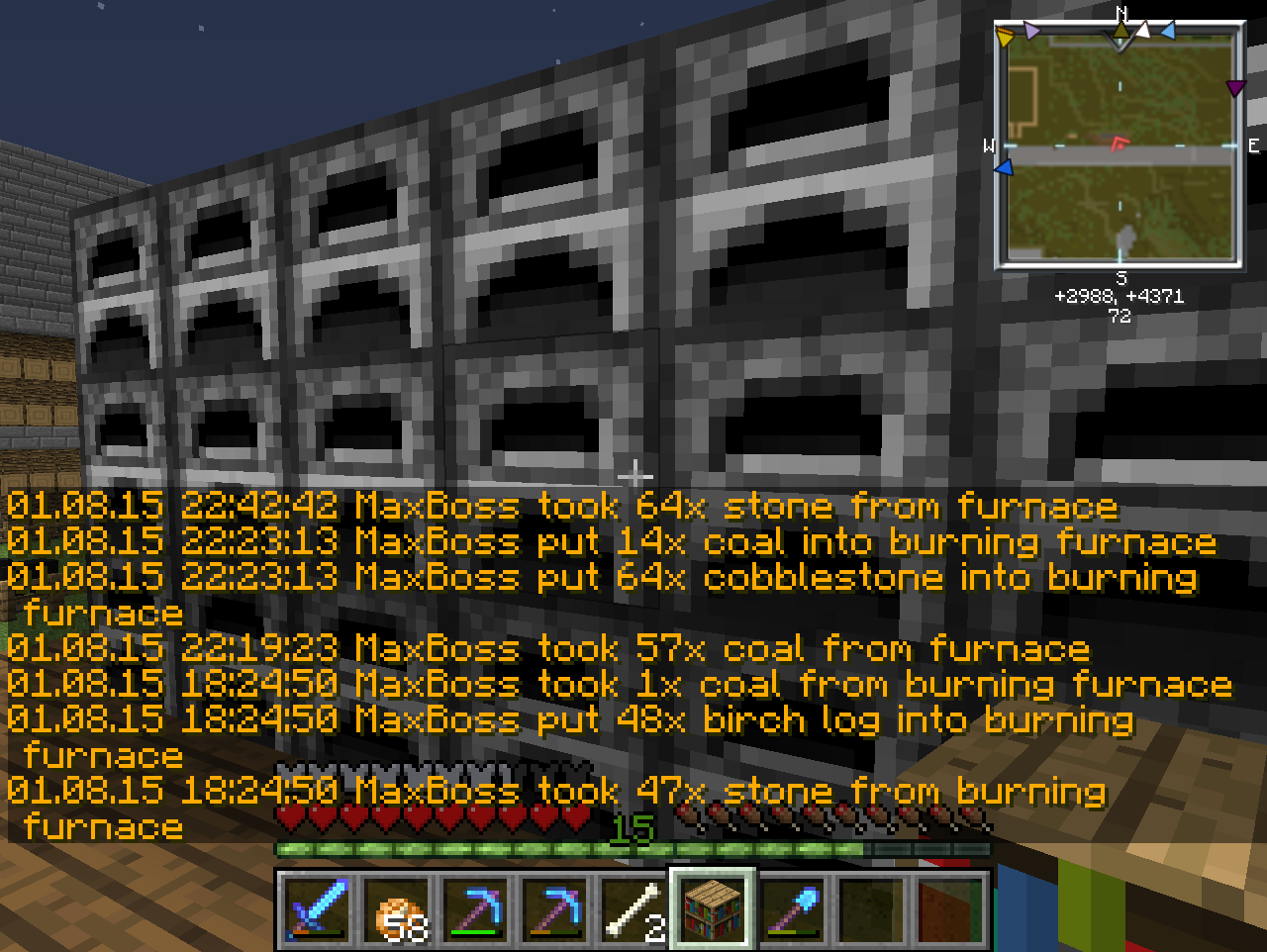The width and height of the screenshot is (1267, 952).
Task: Select the white waypoint arrow on minimap
Action: 1142,31
